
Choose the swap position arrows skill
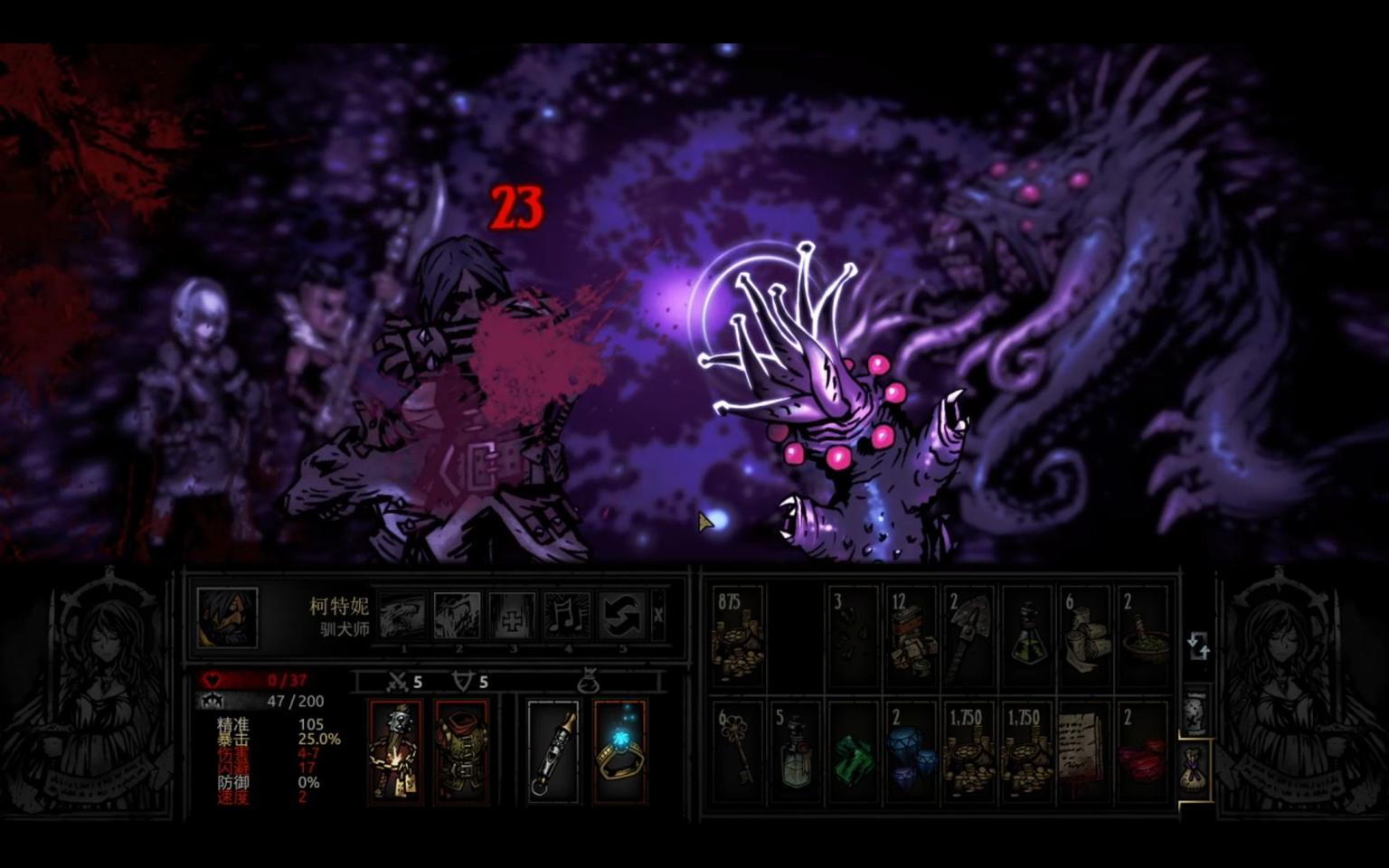tap(622, 616)
